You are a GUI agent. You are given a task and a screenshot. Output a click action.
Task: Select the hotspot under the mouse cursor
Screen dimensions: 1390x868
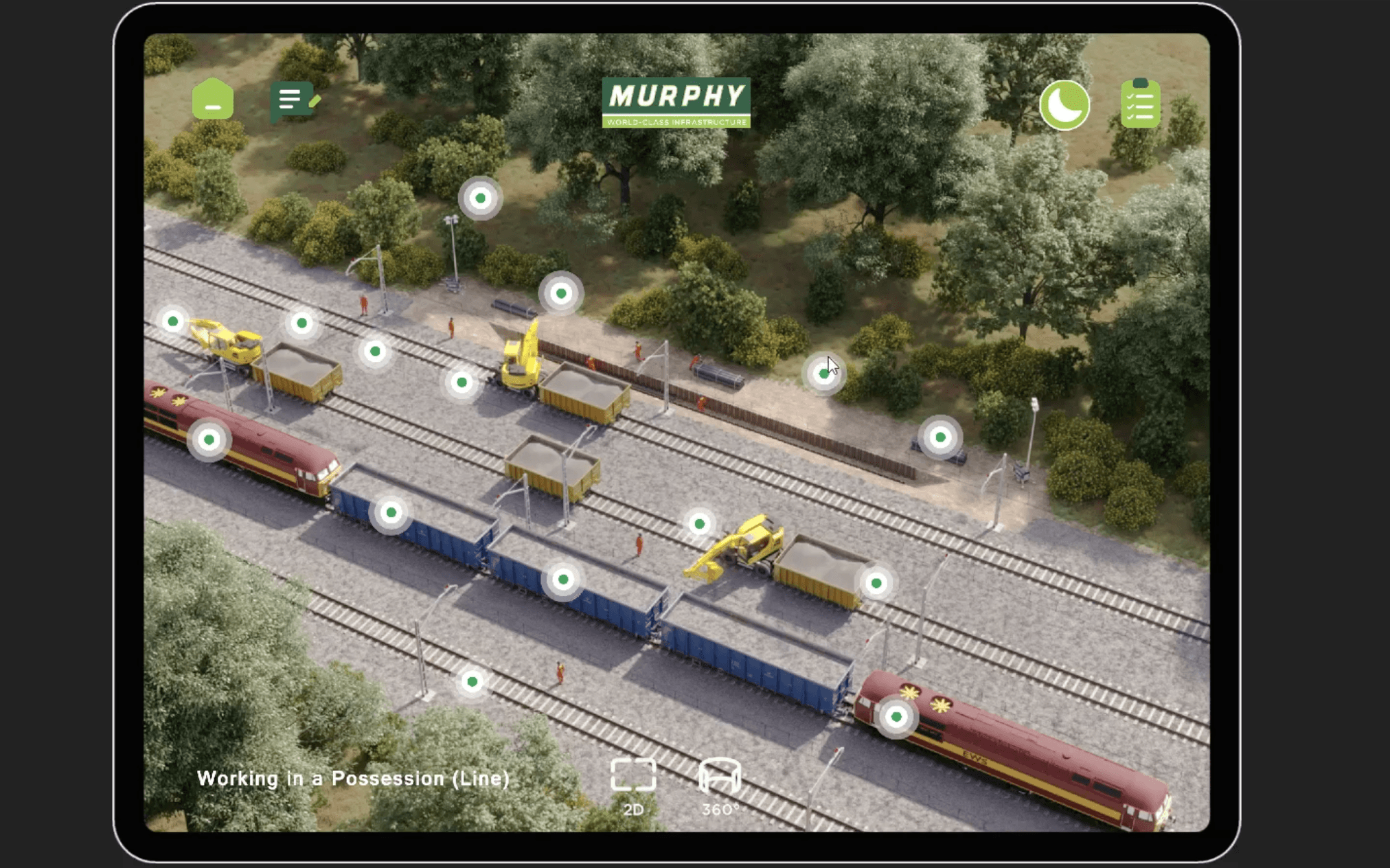tap(823, 374)
